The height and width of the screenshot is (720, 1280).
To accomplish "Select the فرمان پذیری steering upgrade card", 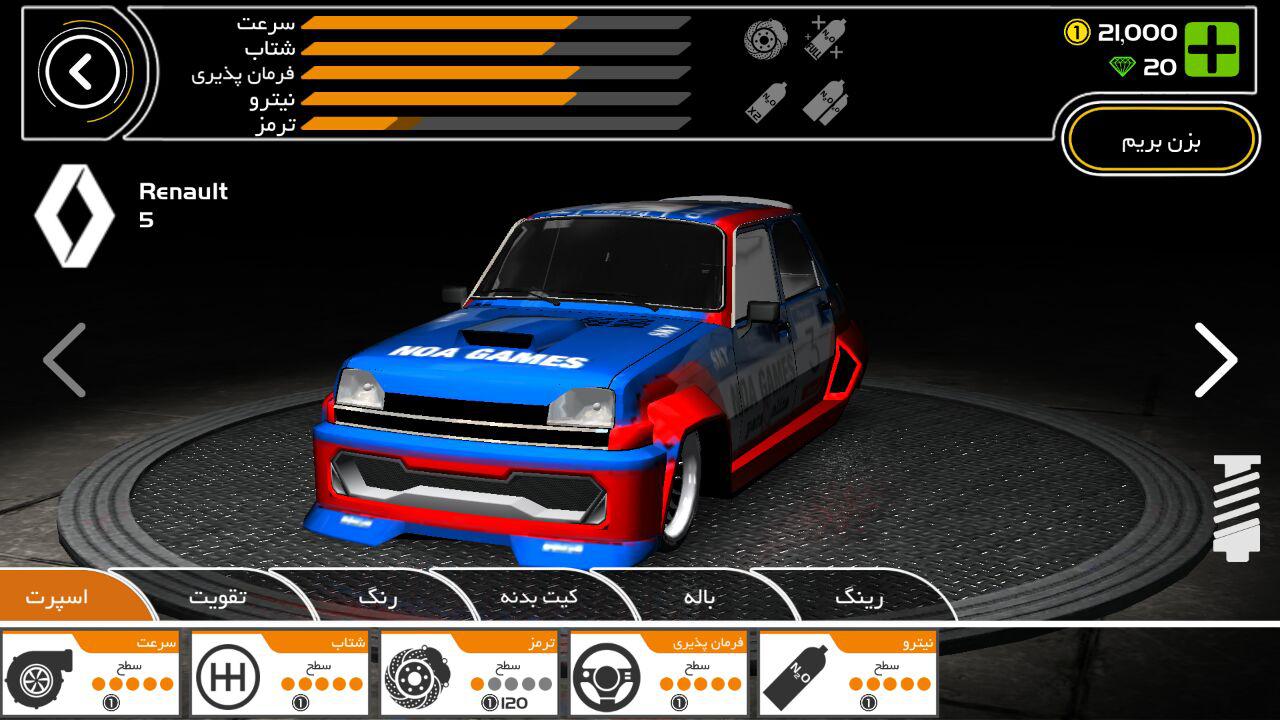I will tap(659, 673).
